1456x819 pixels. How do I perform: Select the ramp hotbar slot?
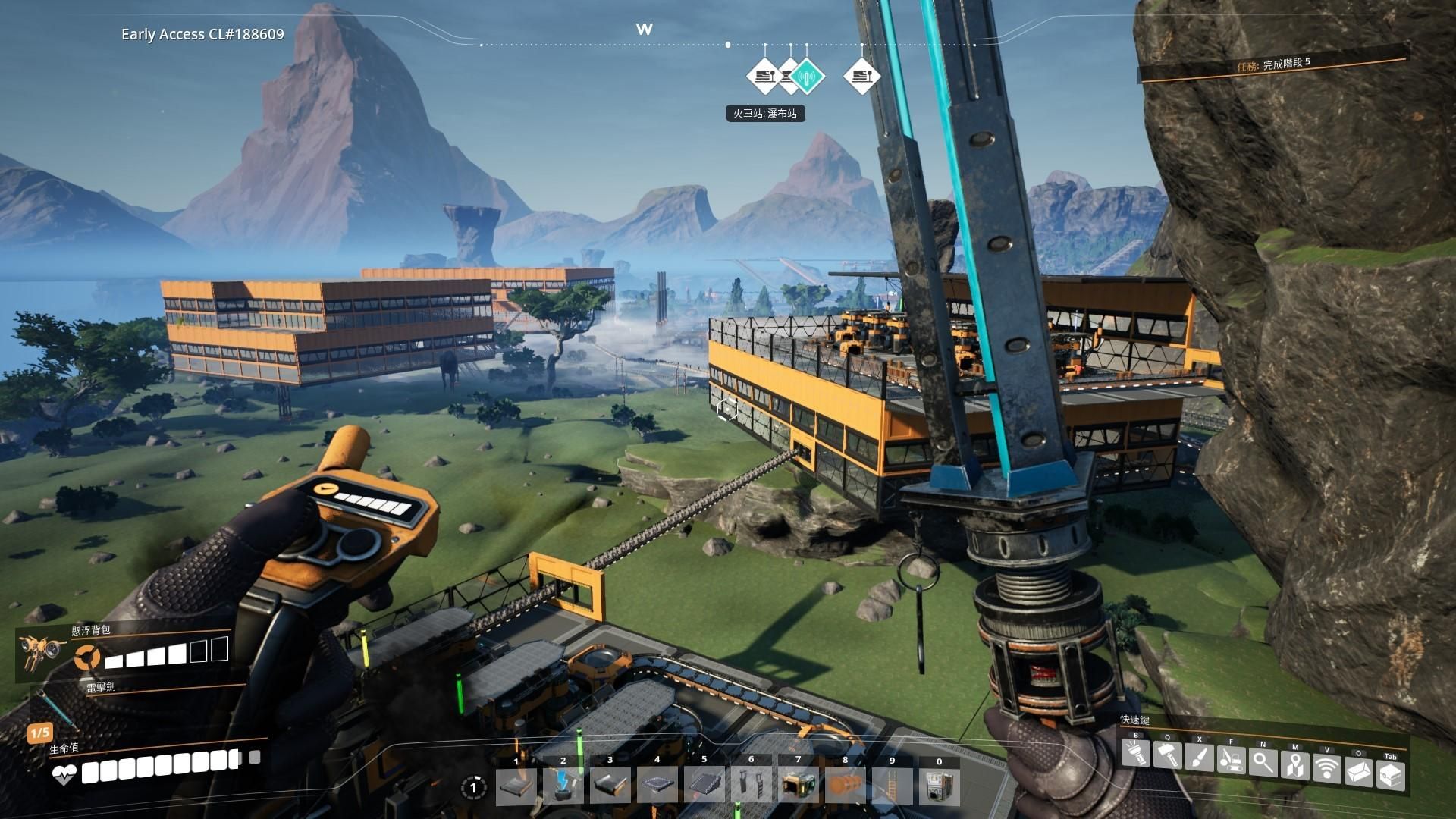[x=704, y=786]
